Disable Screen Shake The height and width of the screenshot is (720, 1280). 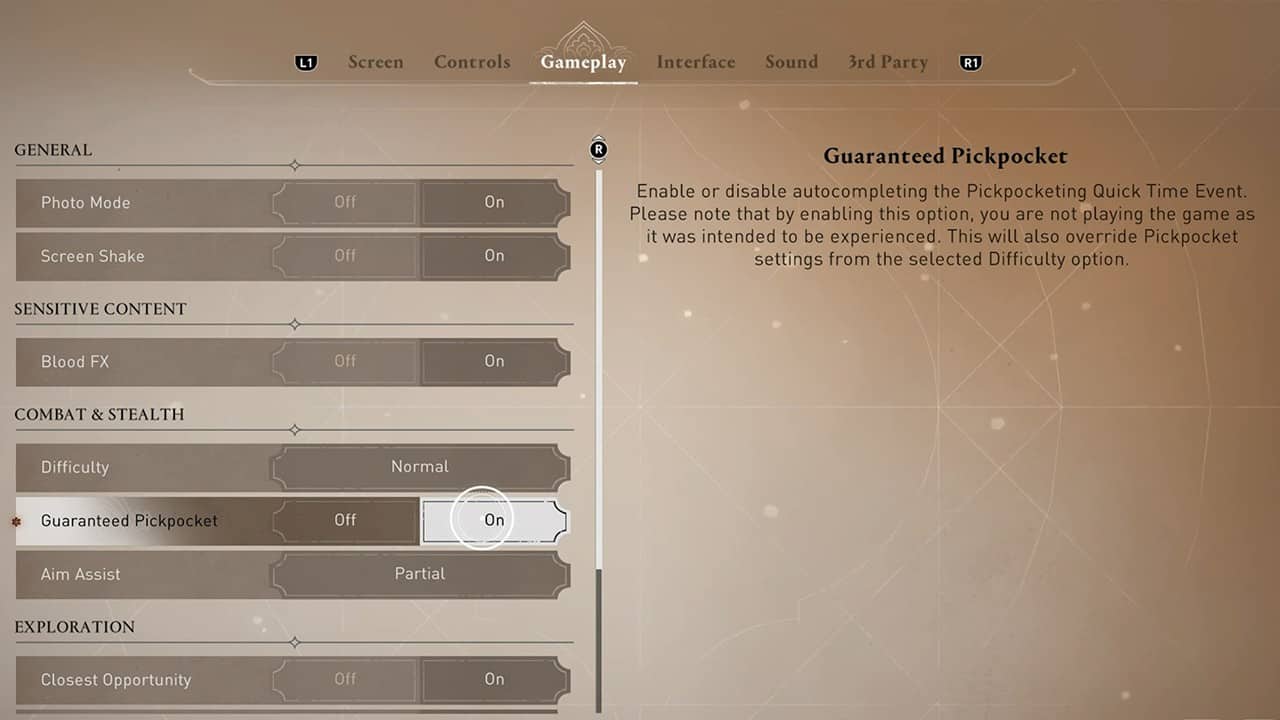(x=345, y=256)
